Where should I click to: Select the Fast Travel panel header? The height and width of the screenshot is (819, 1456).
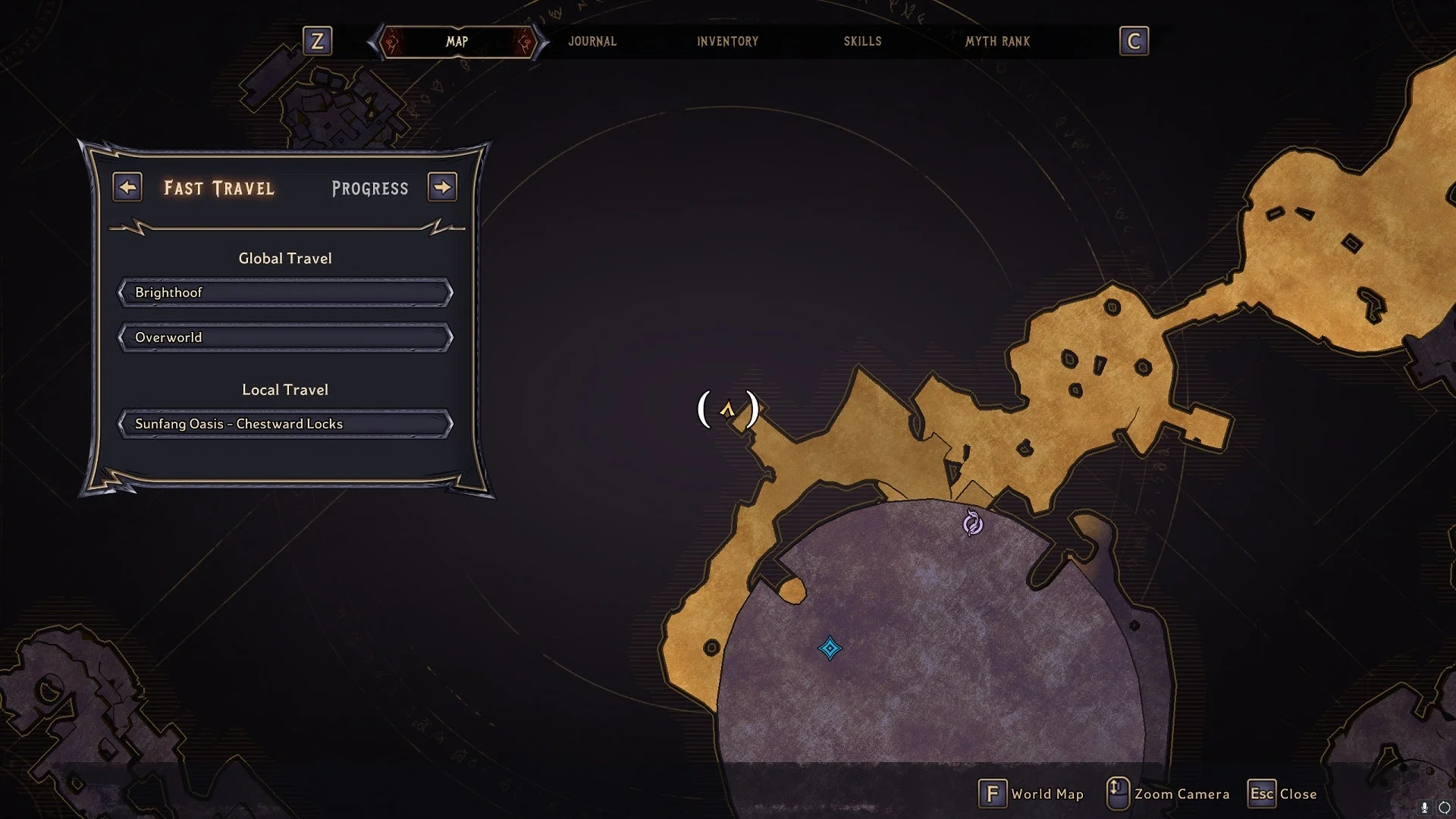click(219, 189)
